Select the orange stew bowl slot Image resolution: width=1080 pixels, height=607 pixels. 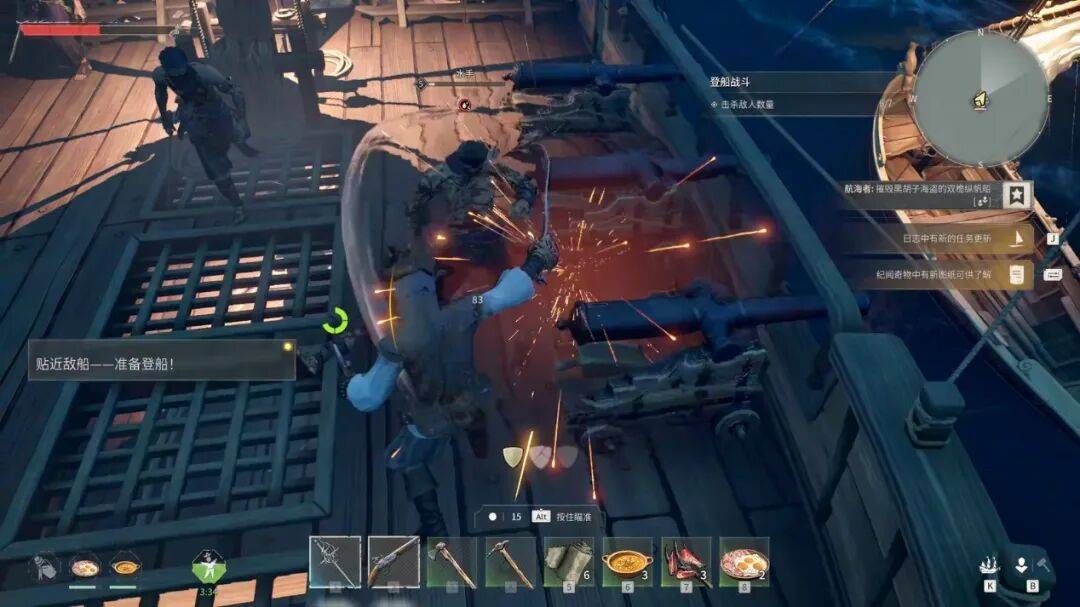click(x=627, y=562)
